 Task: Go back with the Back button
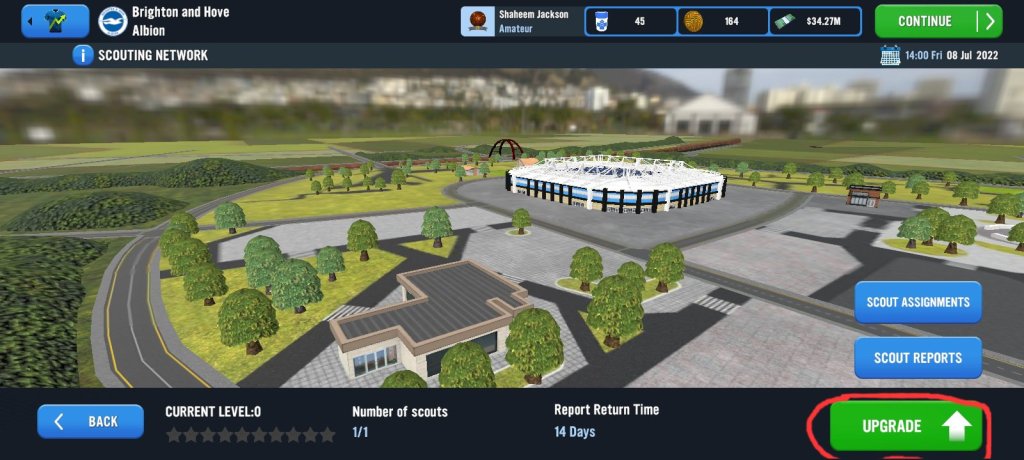point(90,421)
